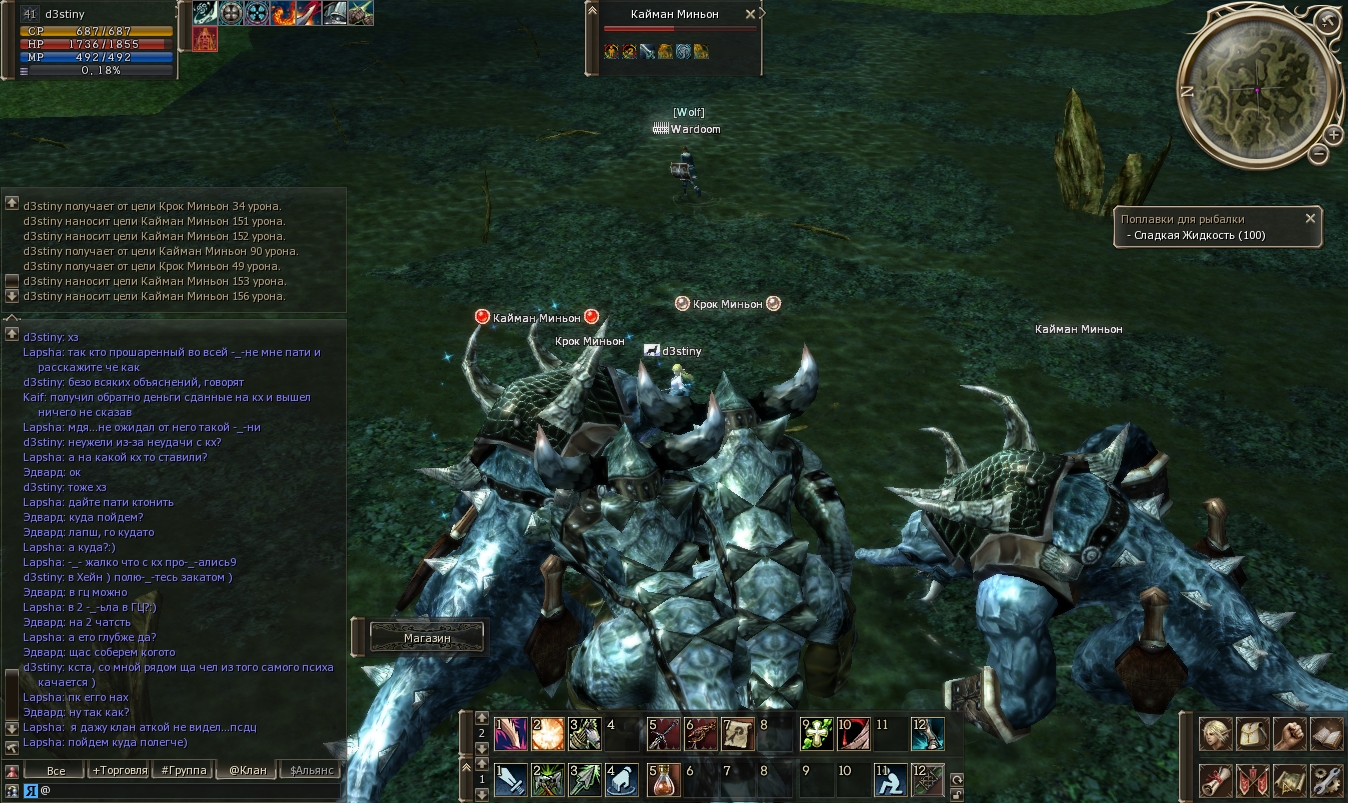Toggle the sit/stand action icon
The width and height of the screenshot is (1348, 803).
point(891,780)
